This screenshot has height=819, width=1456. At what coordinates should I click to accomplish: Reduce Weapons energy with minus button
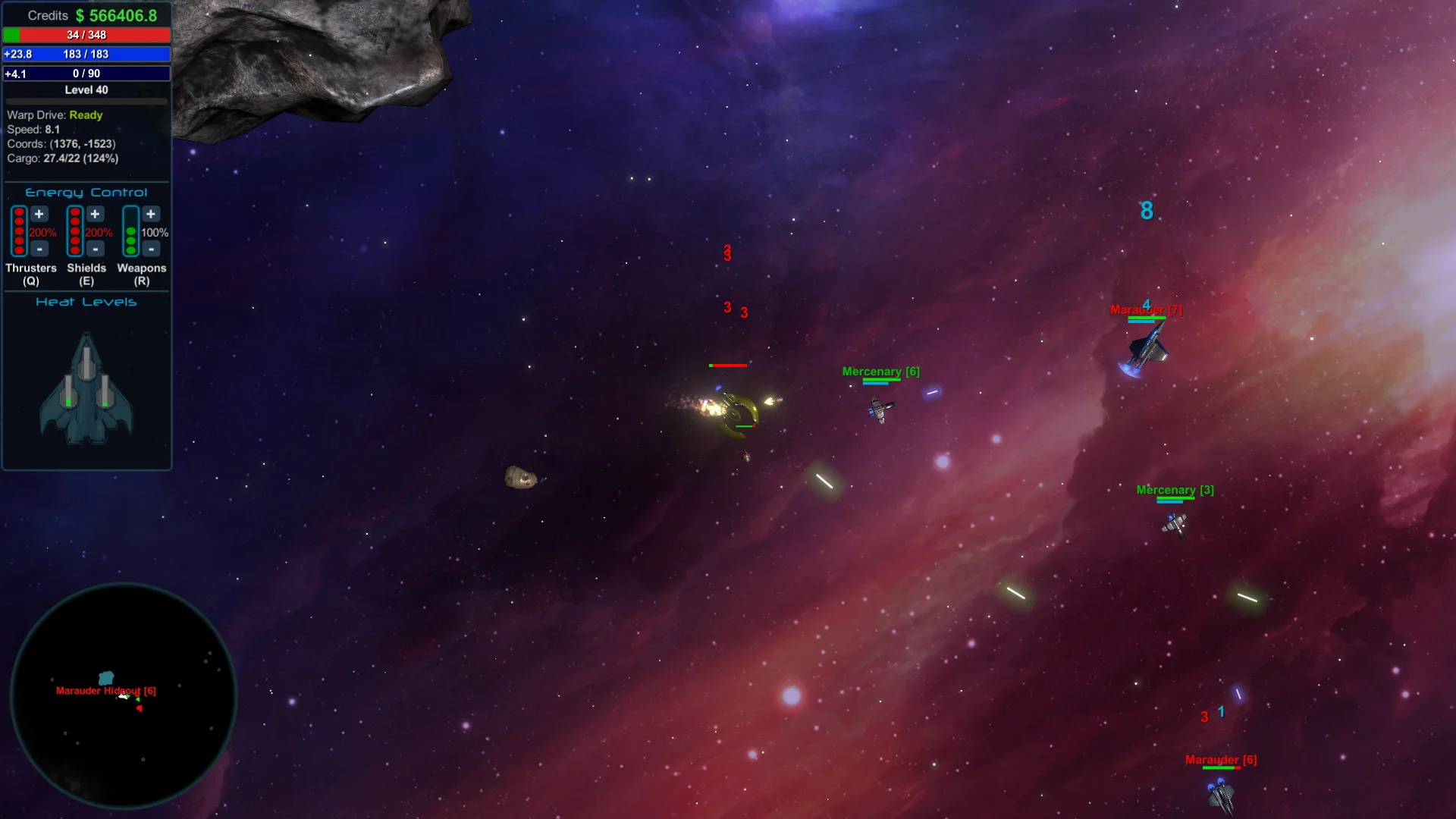(151, 249)
